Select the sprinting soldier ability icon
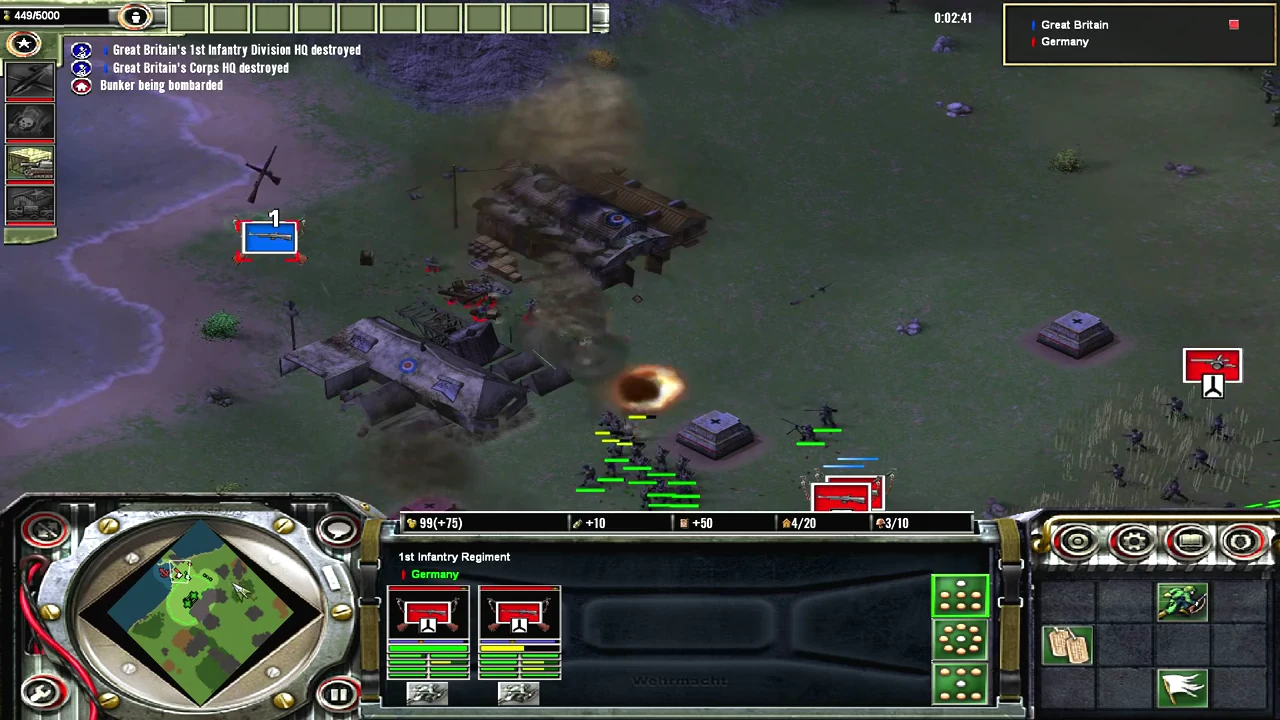This screenshot has height=720, width=1280. 1183,602
